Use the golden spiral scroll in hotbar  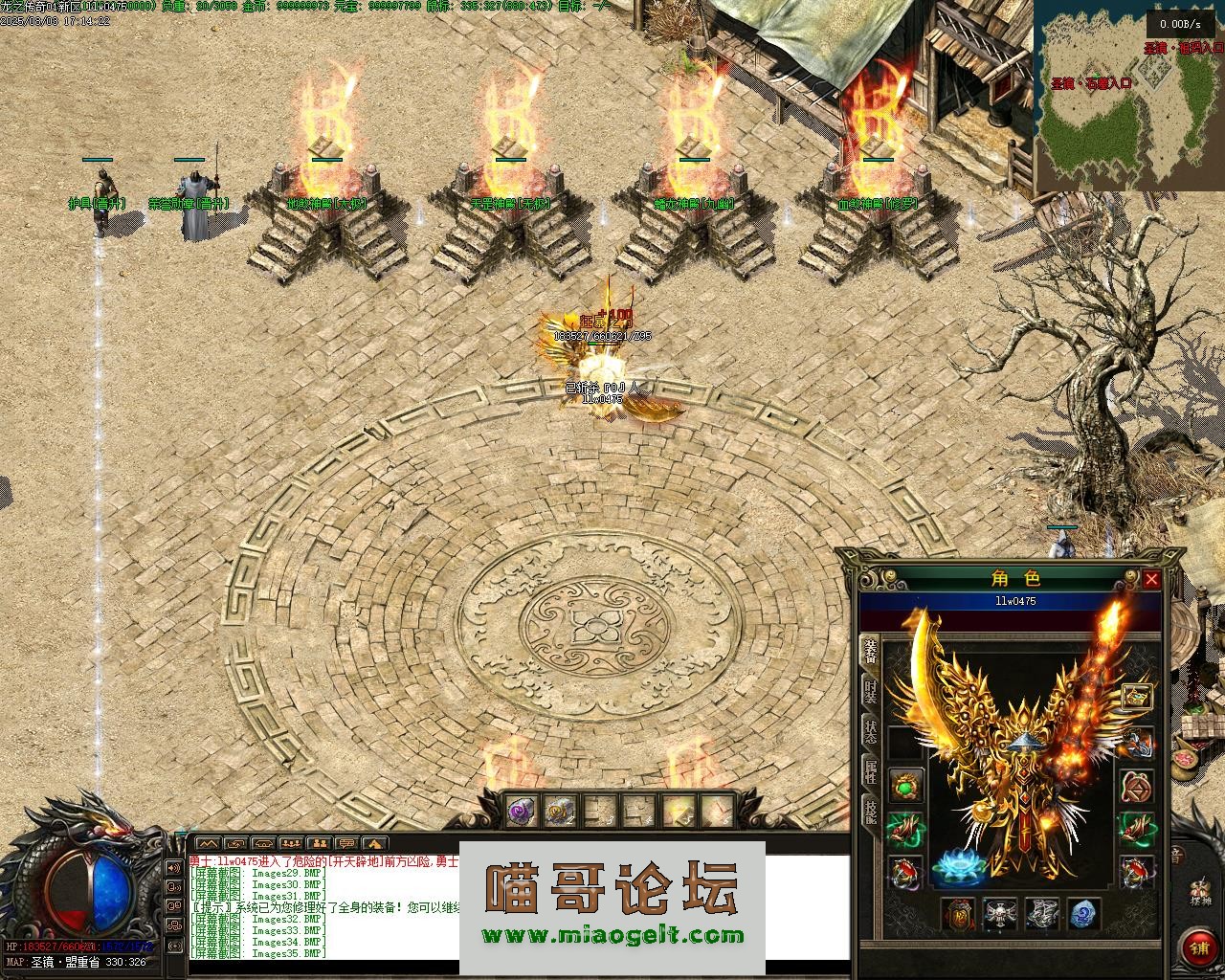pos(560,812)
